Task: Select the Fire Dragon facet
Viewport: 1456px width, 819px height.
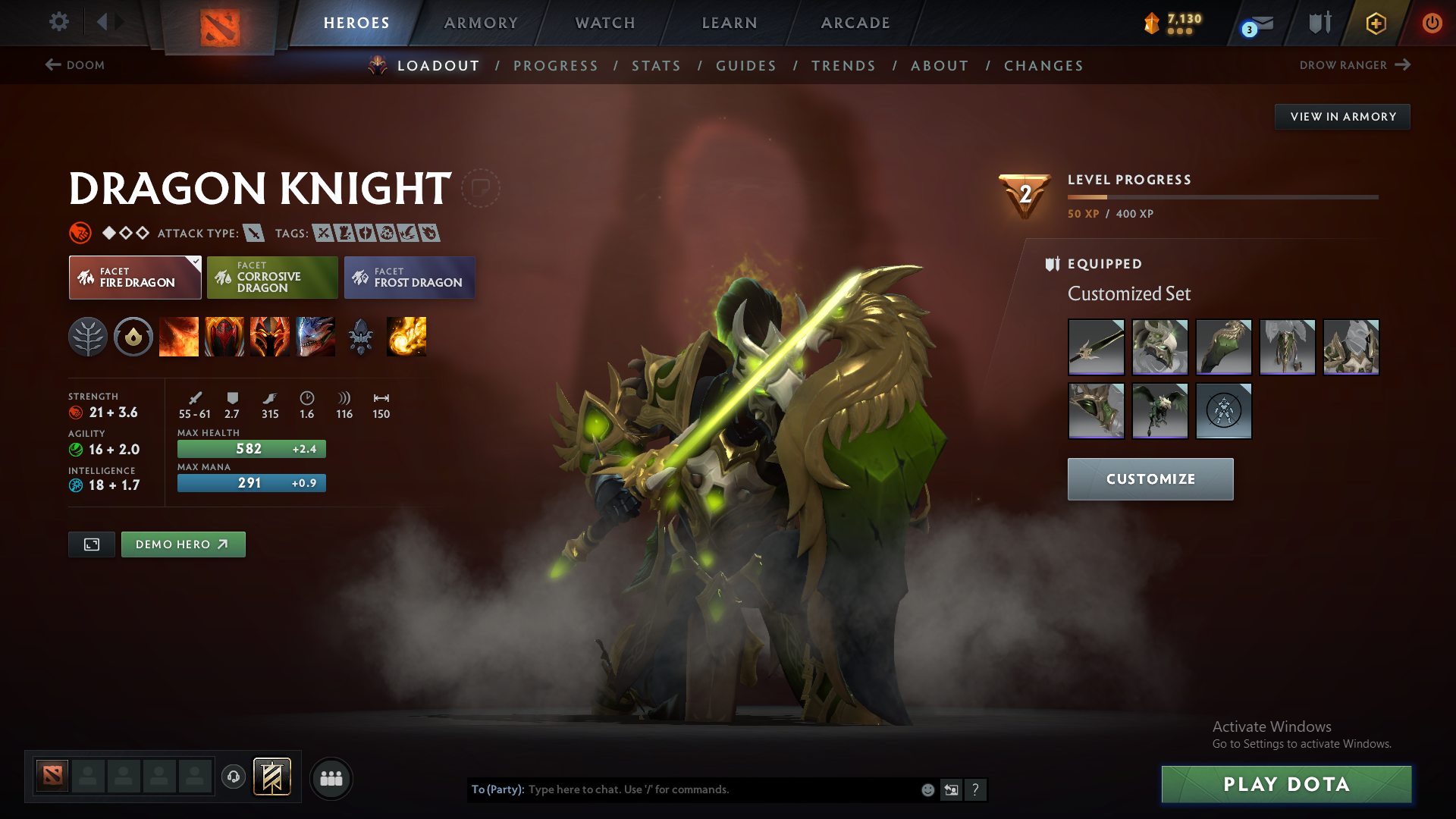Action: 134,278
